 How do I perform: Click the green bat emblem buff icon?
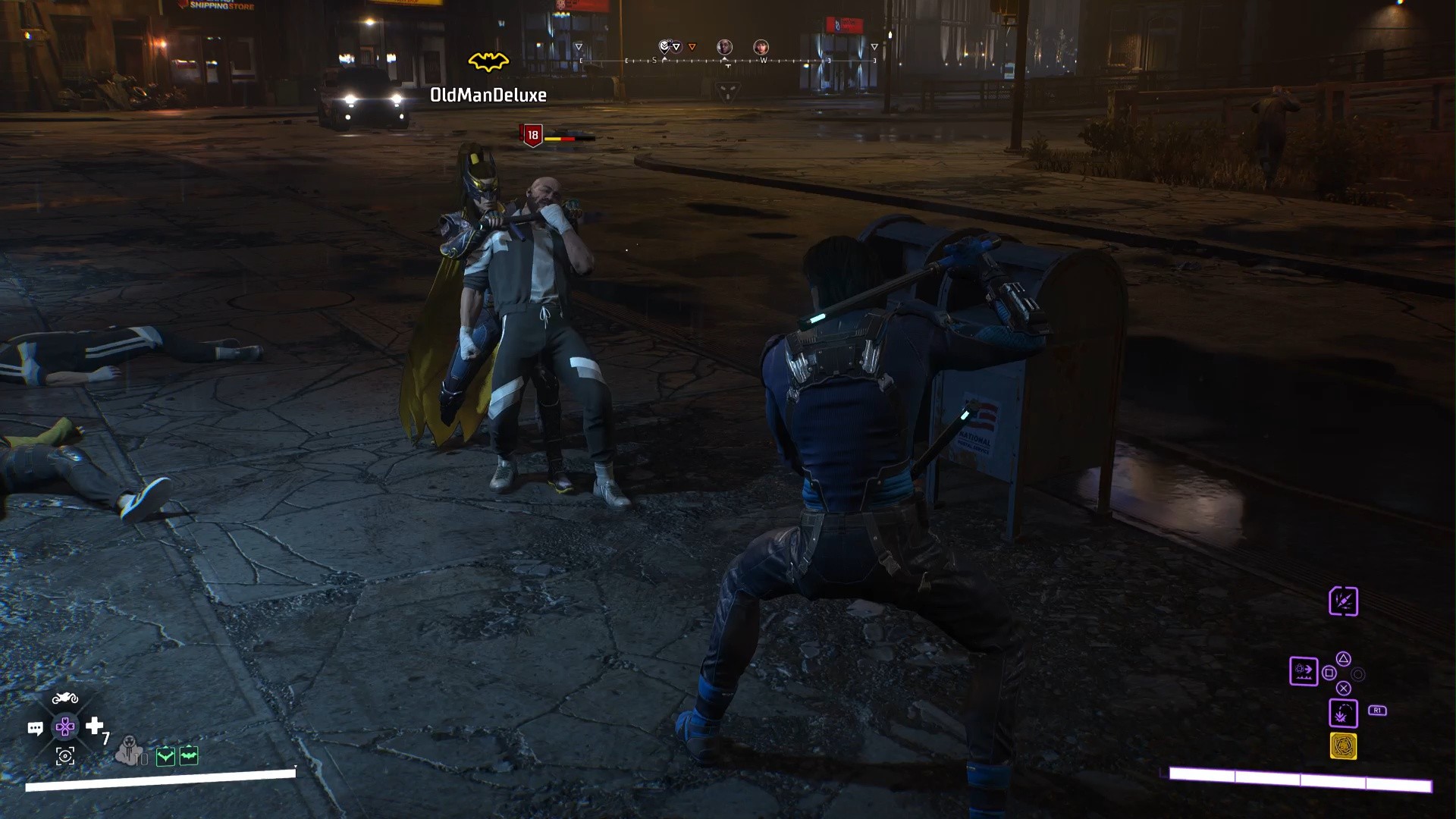coord(189,755)
